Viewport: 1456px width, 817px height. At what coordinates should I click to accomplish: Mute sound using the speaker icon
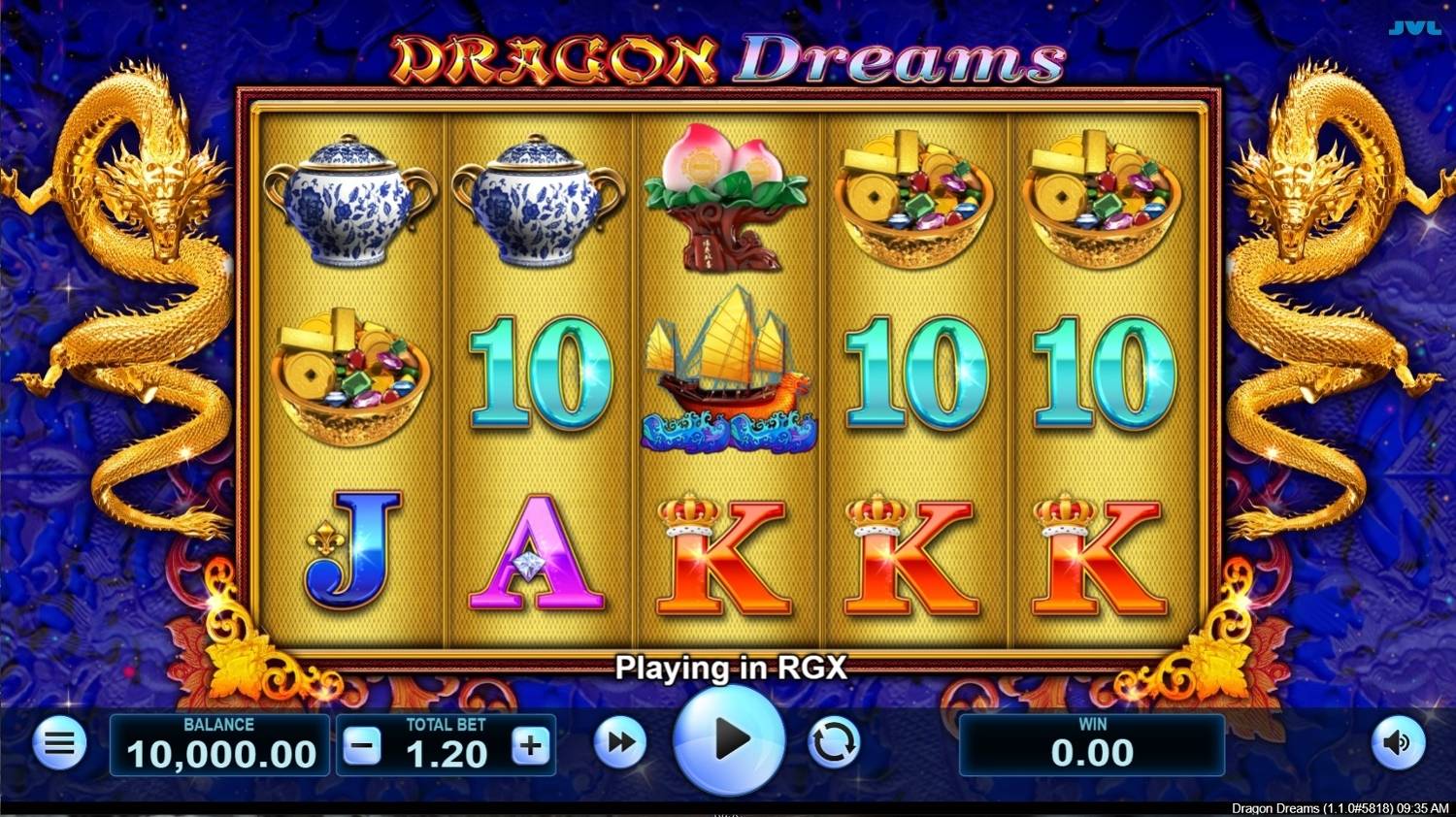1398,744
